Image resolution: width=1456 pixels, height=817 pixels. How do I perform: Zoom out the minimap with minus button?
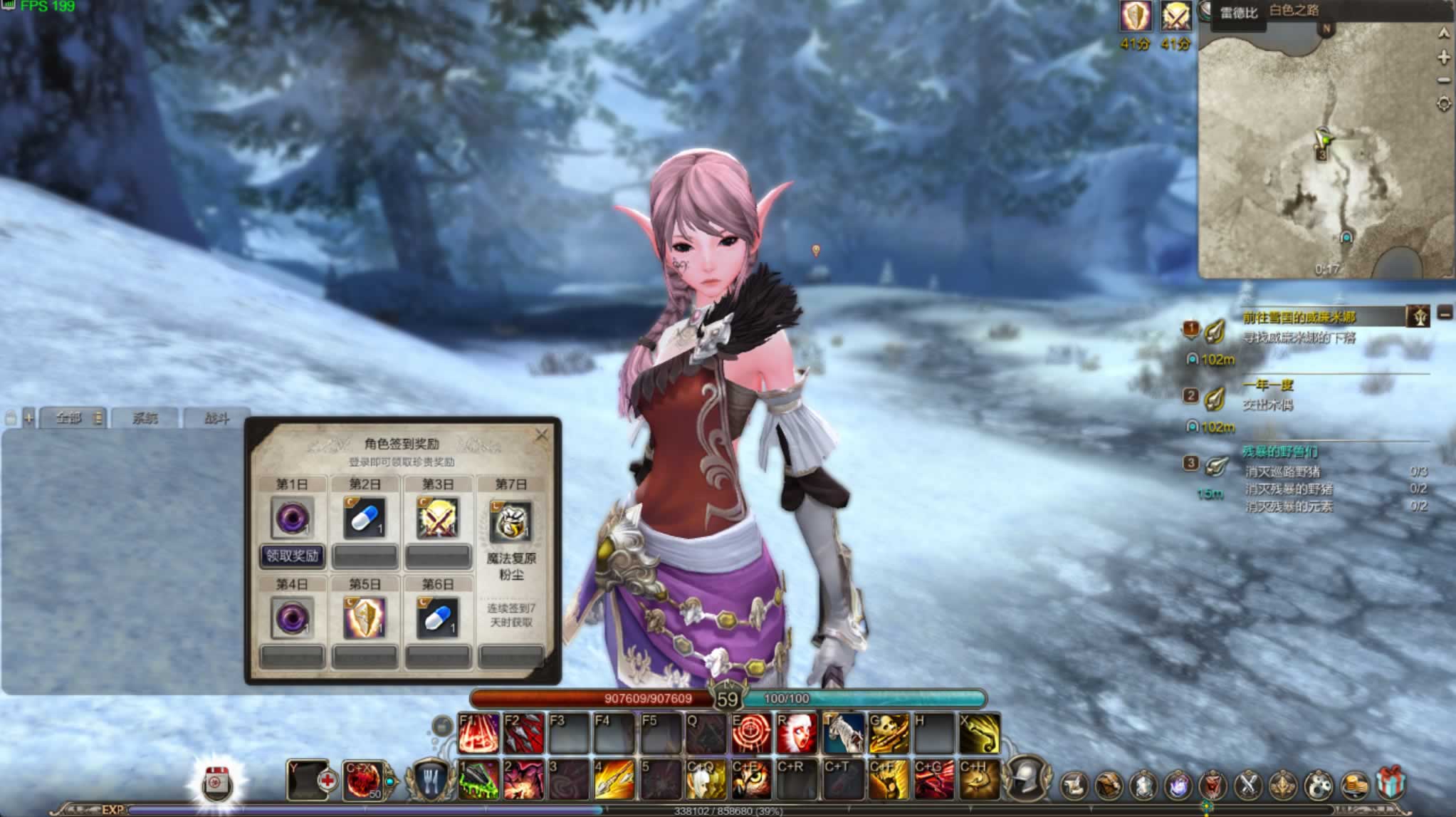click(1443, 80)
